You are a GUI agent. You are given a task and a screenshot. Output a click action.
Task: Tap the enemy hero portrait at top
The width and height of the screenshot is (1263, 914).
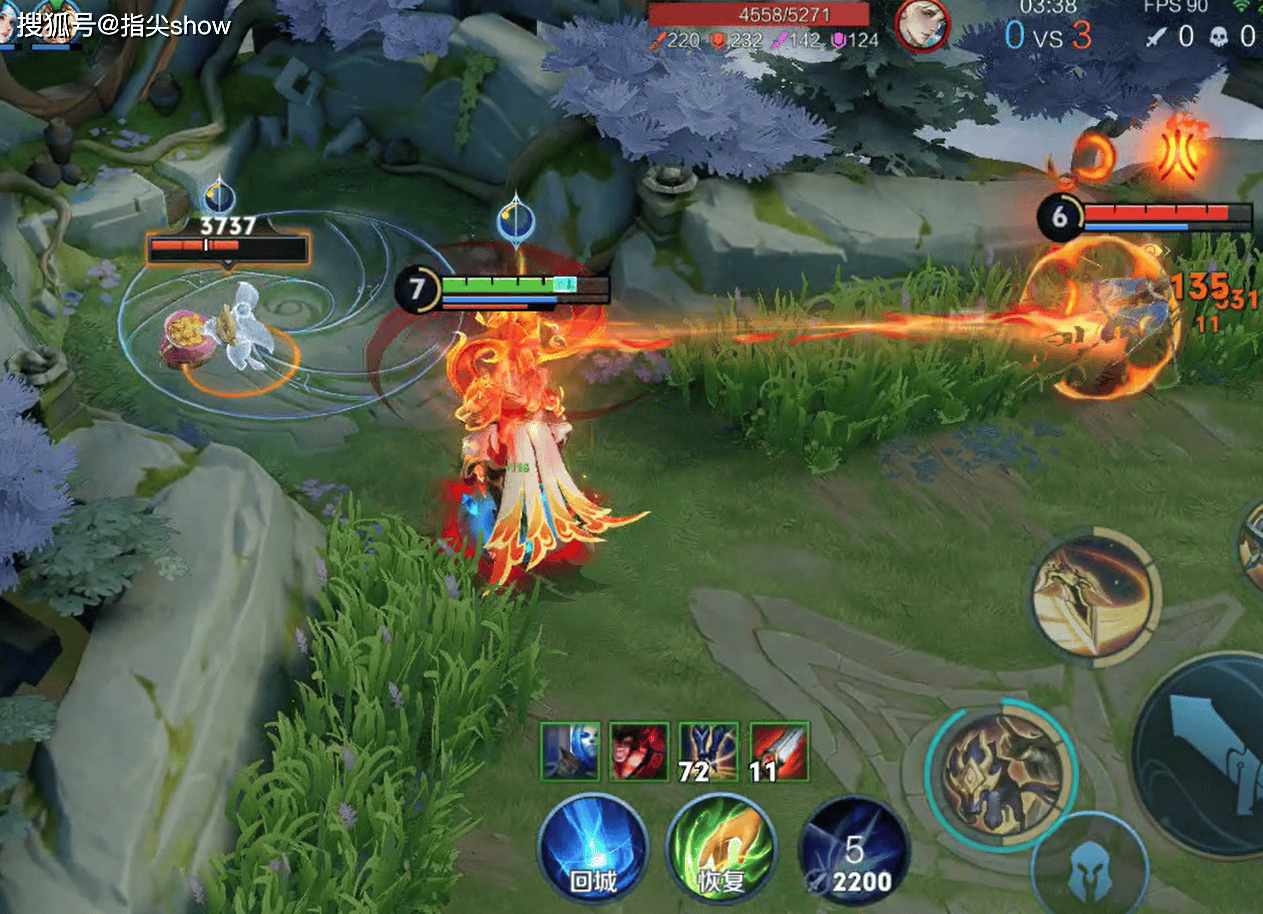click(921, 25)
